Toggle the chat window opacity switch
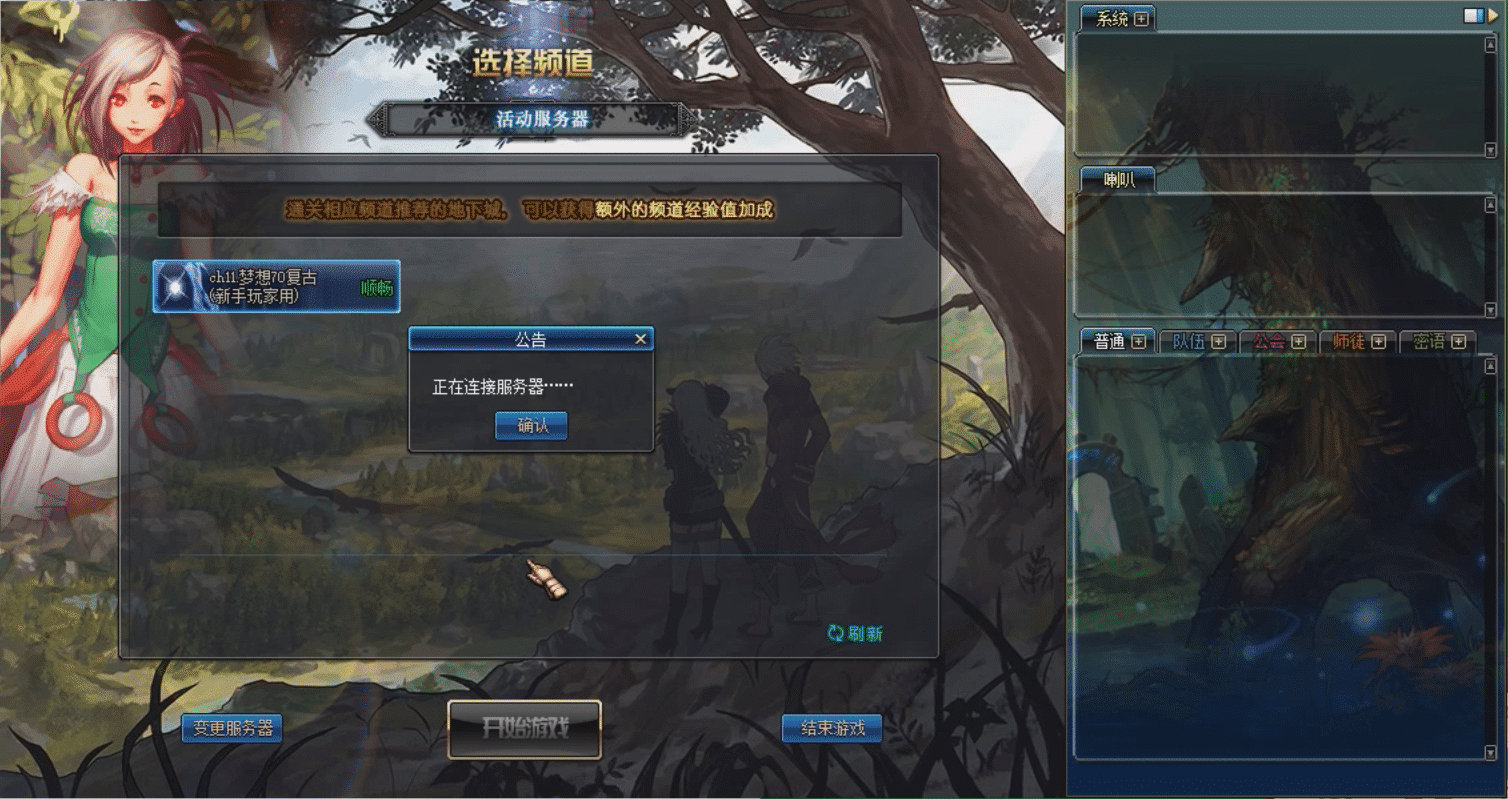The width and height of the screenshot is (1508, 799). pyautogui.click(x=1475, y=15)
